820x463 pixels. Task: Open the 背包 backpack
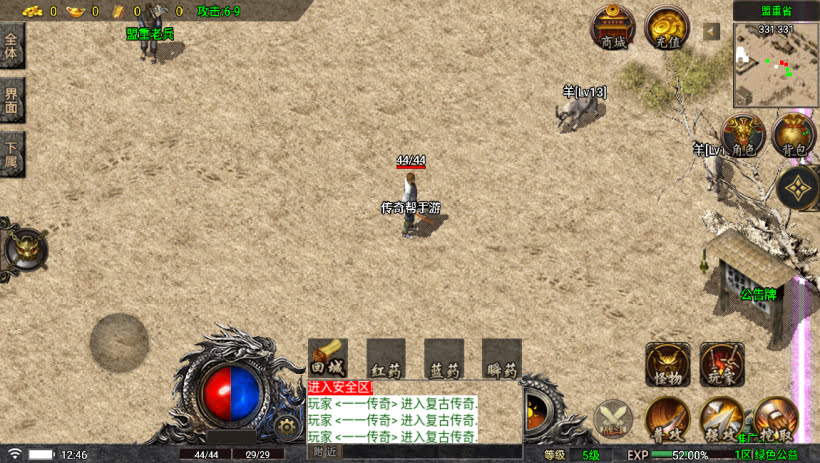793,135
